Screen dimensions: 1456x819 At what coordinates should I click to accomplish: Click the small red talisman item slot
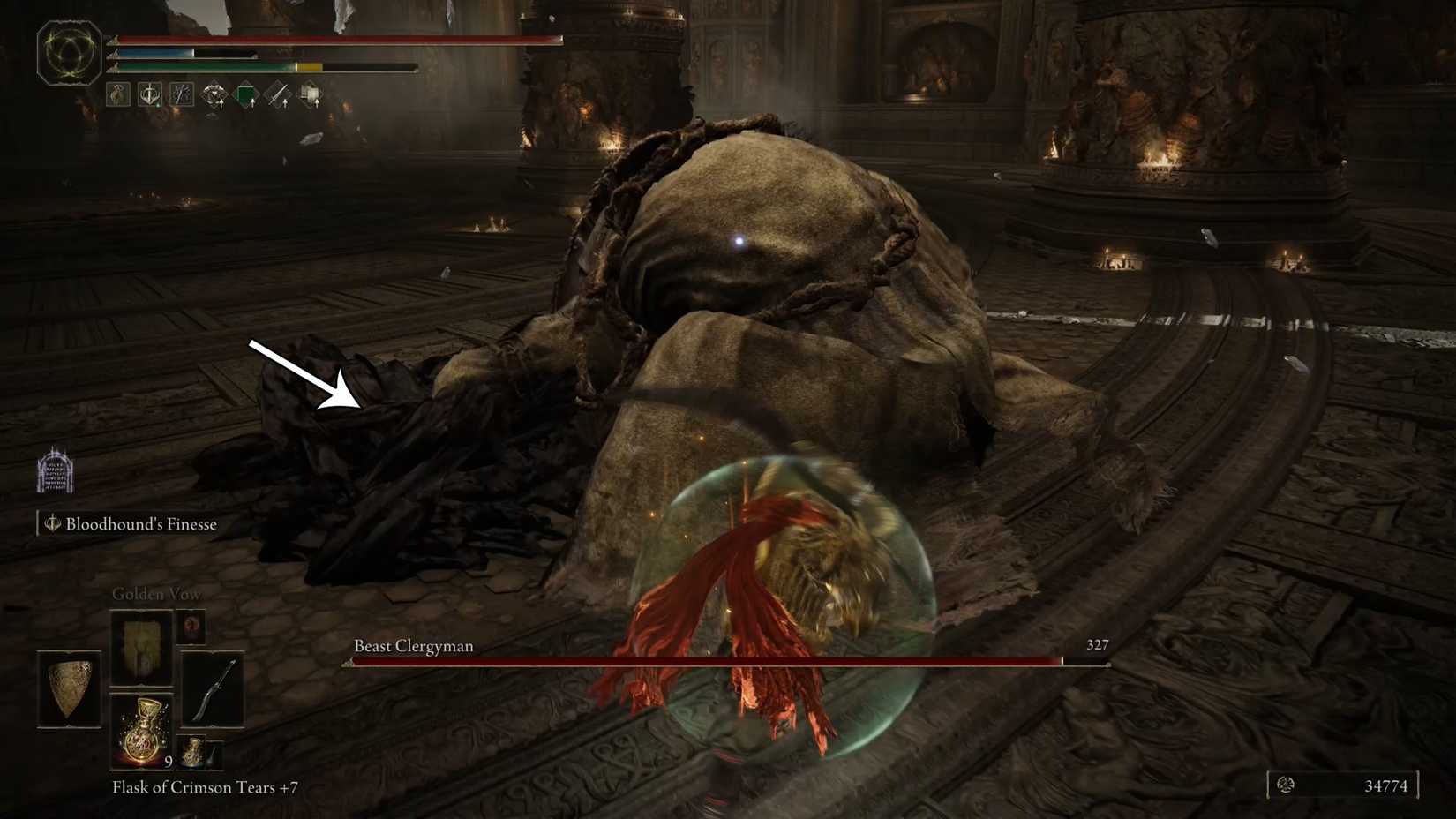(x=192, y=627)
